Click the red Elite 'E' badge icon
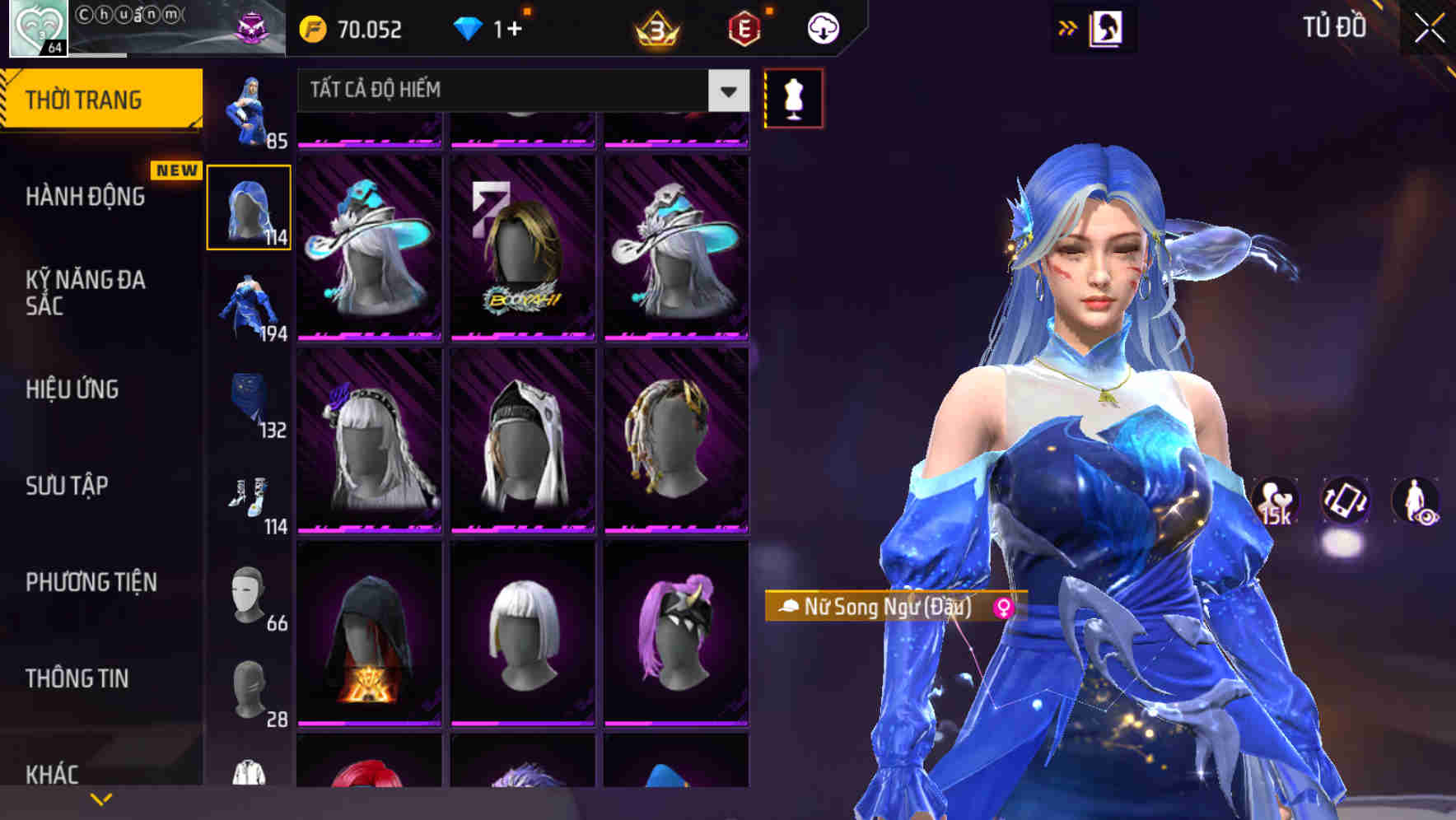Screen dimensions: 1456x820 744,27
